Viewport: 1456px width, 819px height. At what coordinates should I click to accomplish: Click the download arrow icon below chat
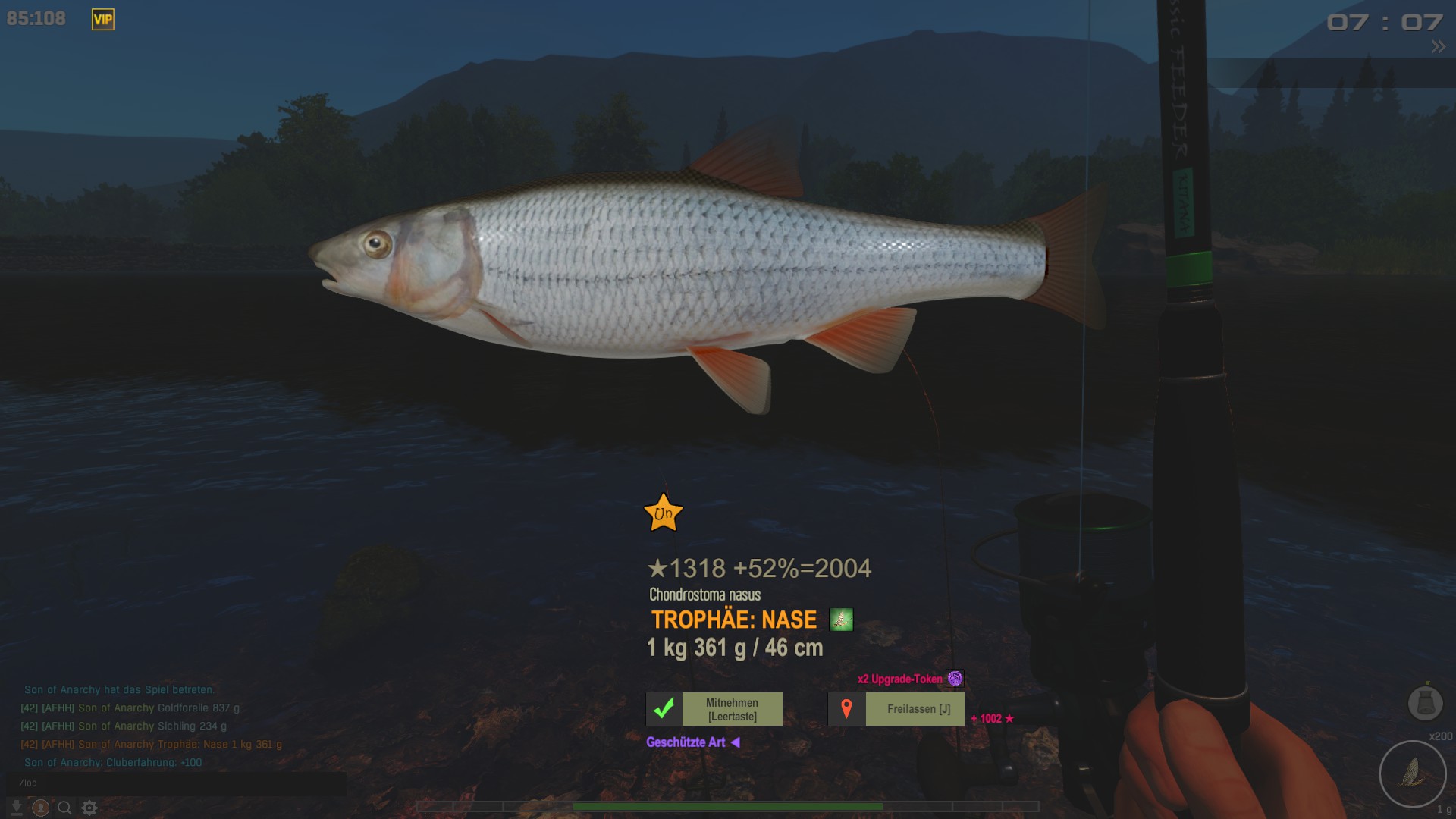coord(16,808)
